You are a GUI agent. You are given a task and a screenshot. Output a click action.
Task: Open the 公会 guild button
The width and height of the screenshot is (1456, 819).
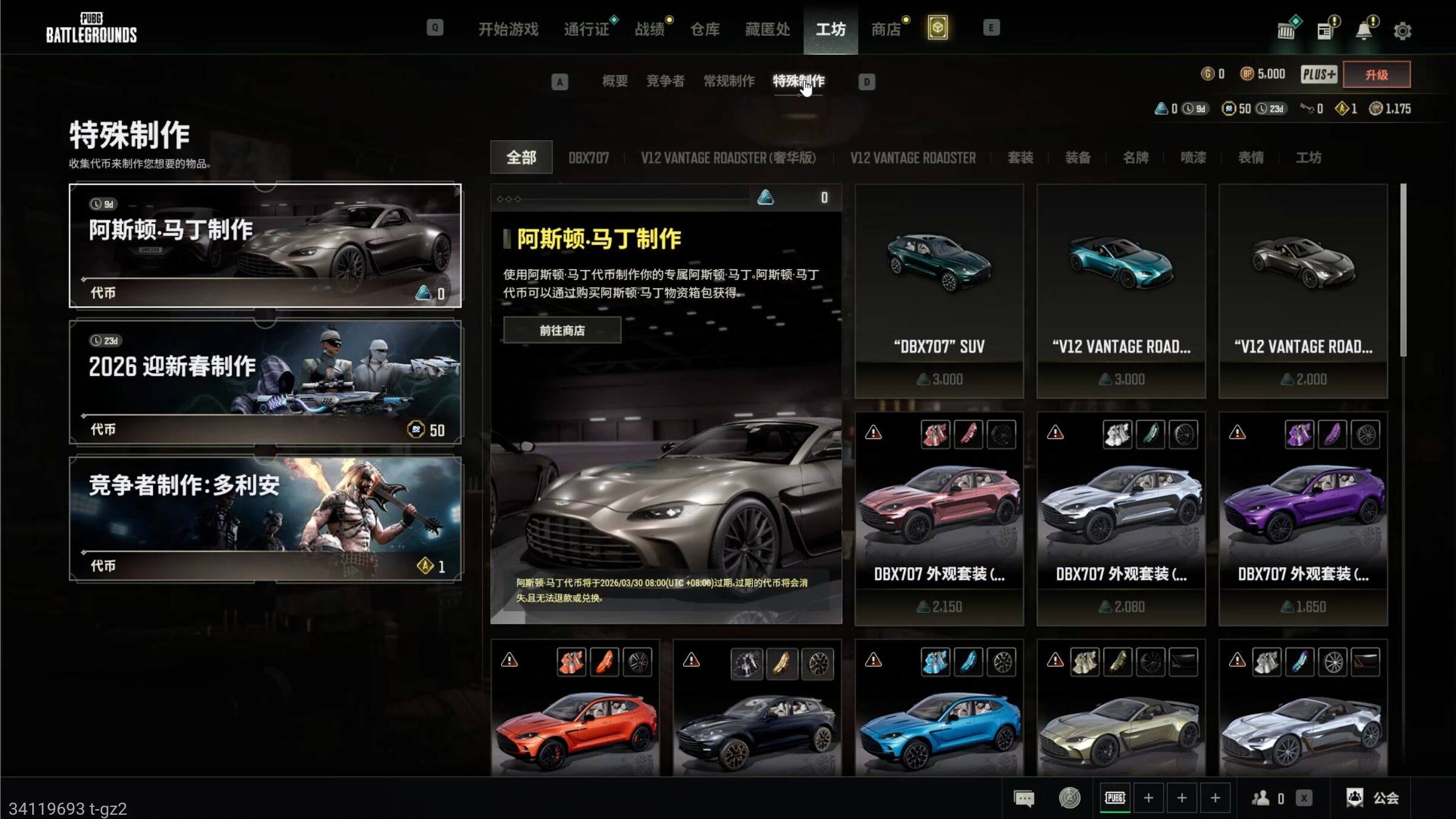pos(1372,798)
